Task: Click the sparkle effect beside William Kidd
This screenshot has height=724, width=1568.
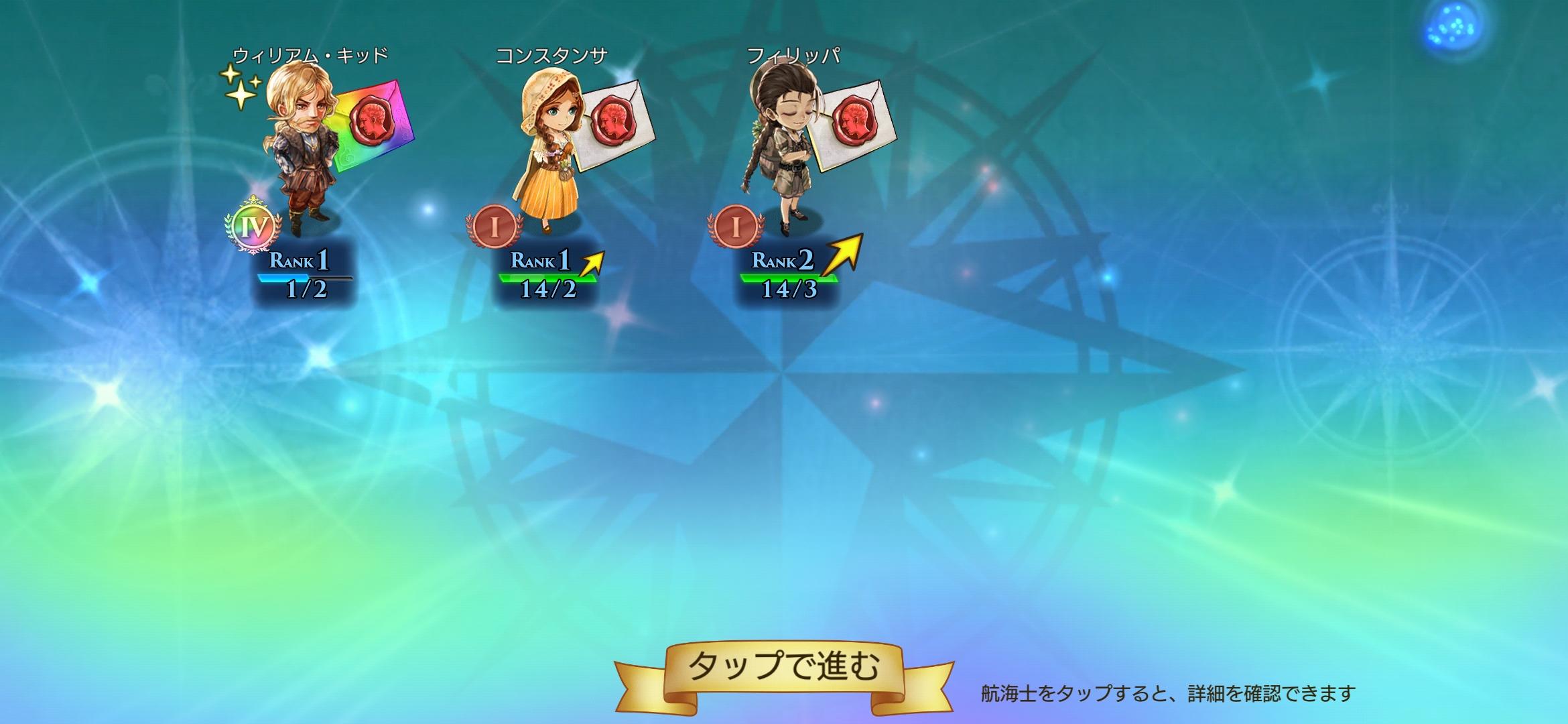Action: tap(241, 87)
